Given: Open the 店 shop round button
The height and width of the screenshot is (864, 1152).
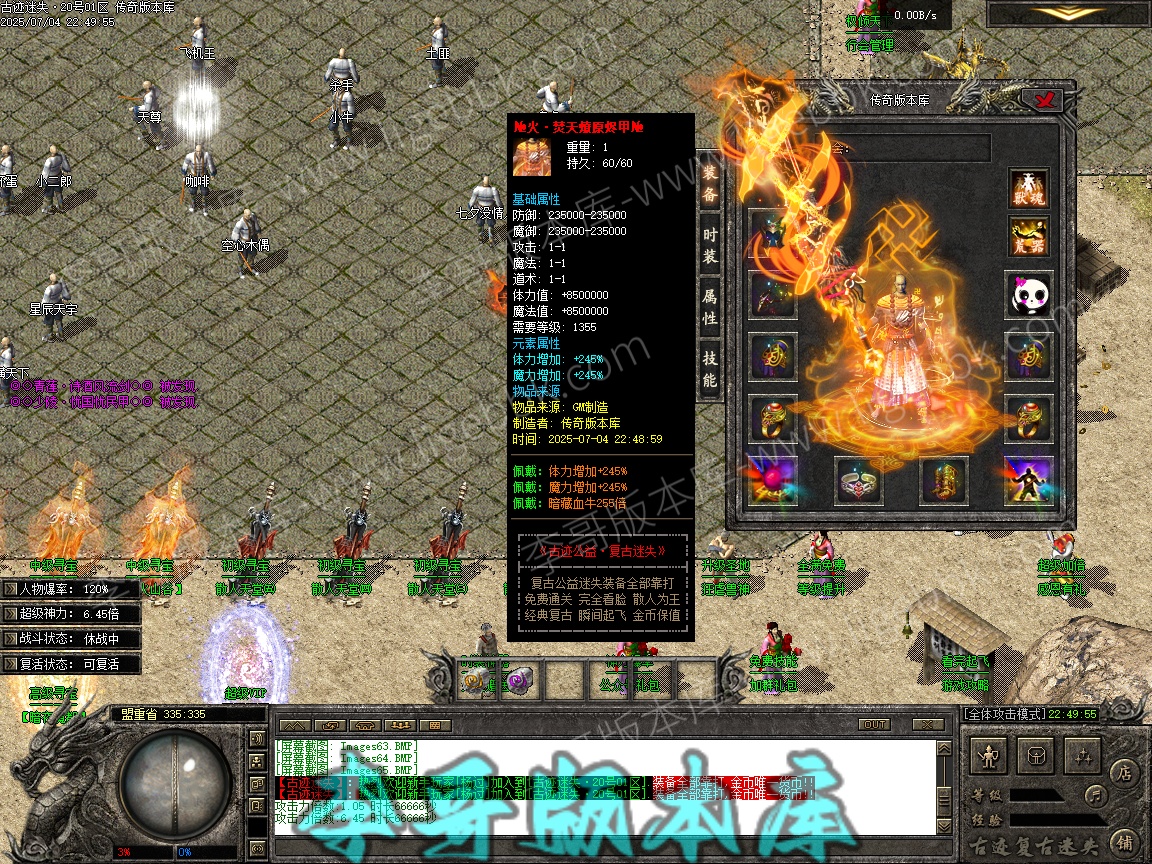Looking at the screenshot, I should pos(1125,772).
